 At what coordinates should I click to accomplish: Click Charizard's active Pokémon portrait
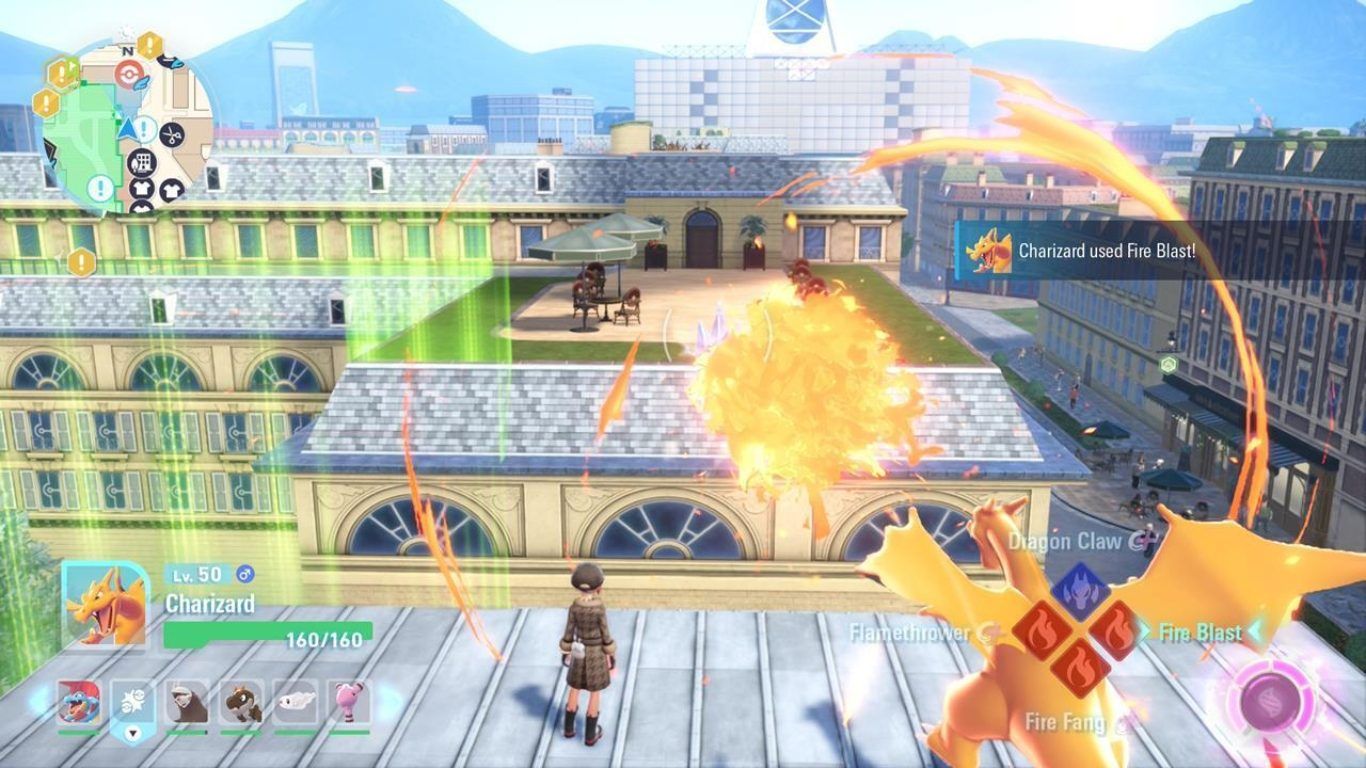[x=104, y=606]
